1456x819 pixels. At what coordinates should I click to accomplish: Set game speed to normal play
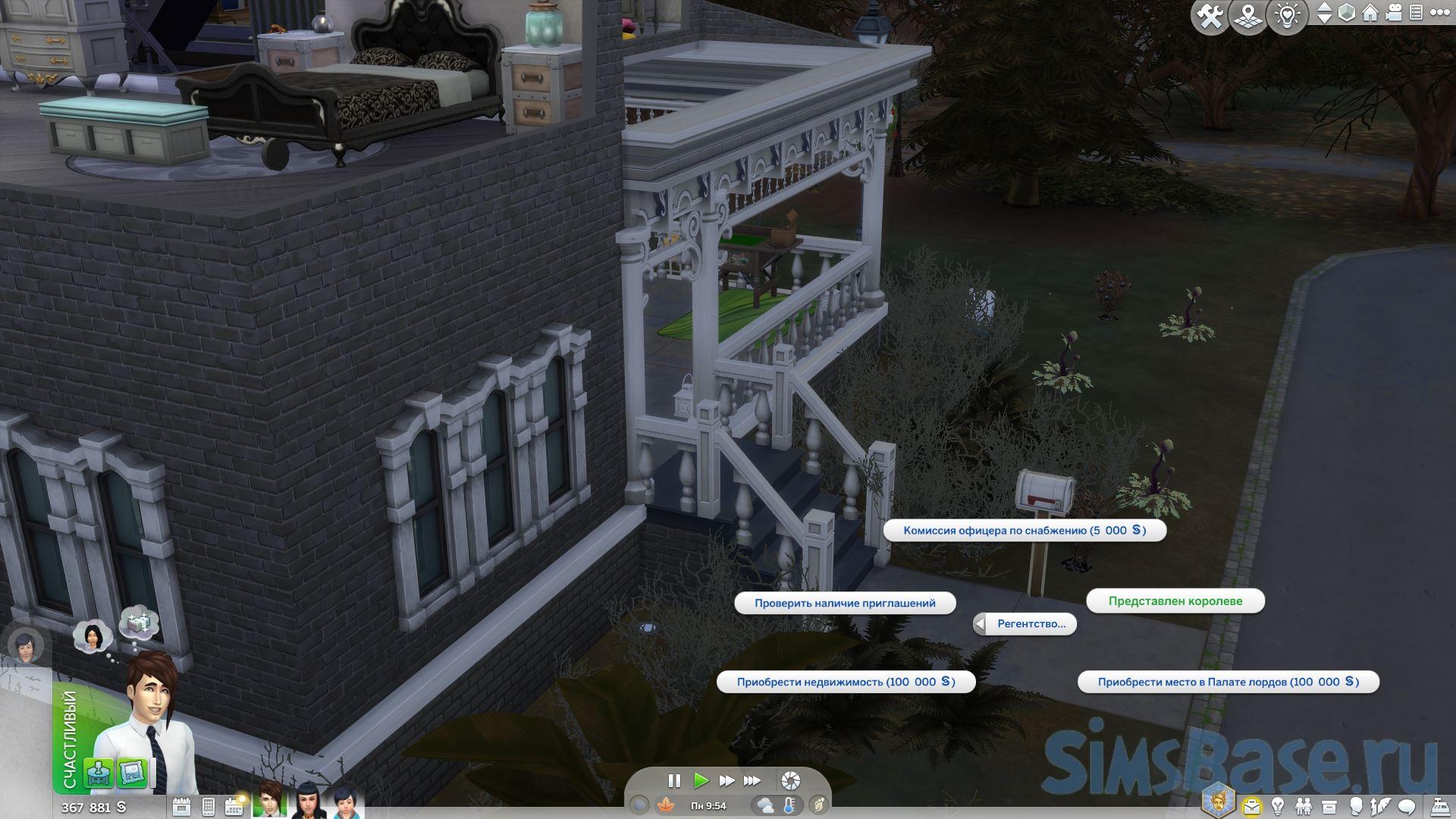pyautogui.click(x=701, y=780)
